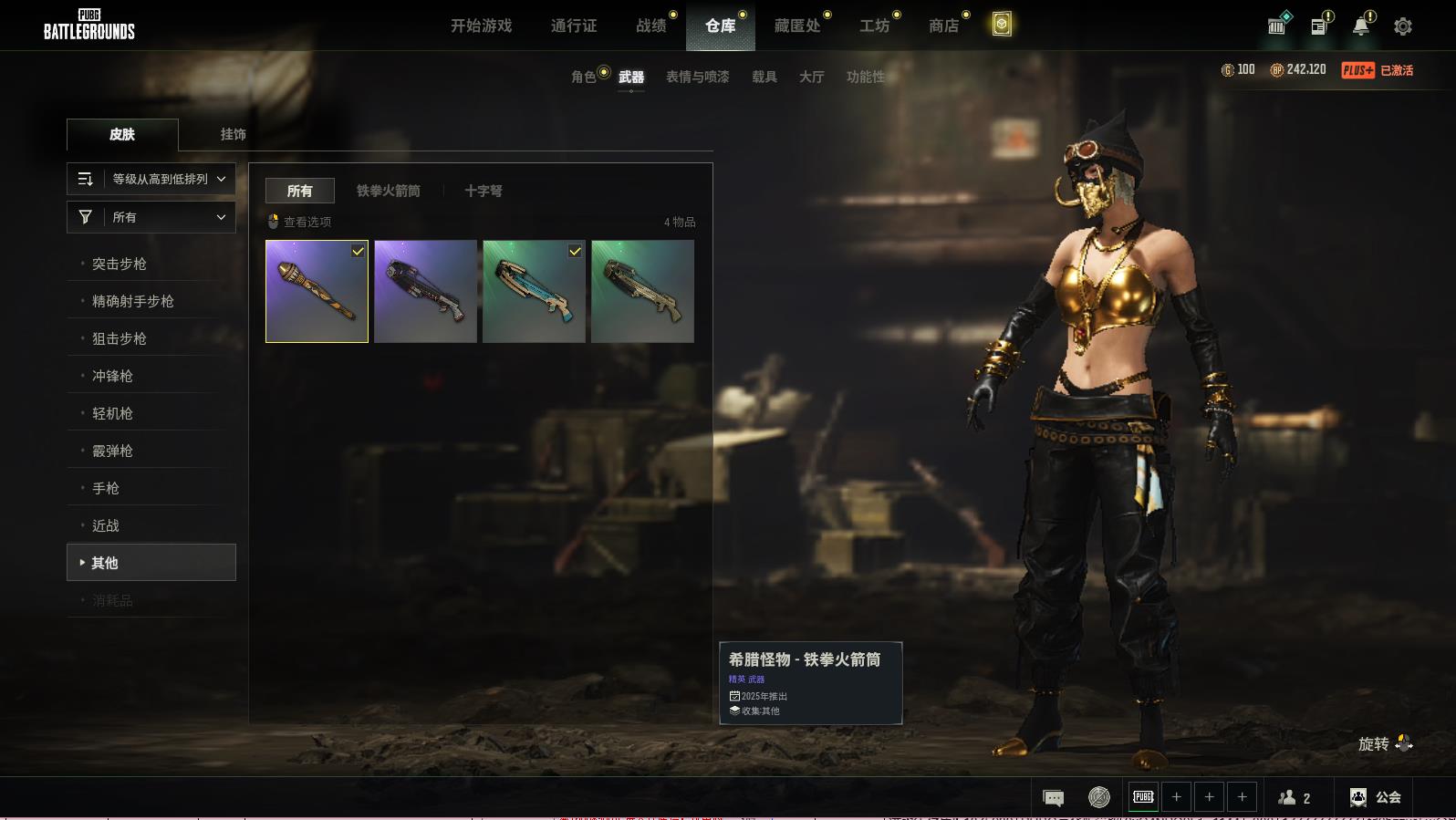Select the teal crossbow skin with checkmark
Viewport: 1456px width, 820px height.
[534, 291]
